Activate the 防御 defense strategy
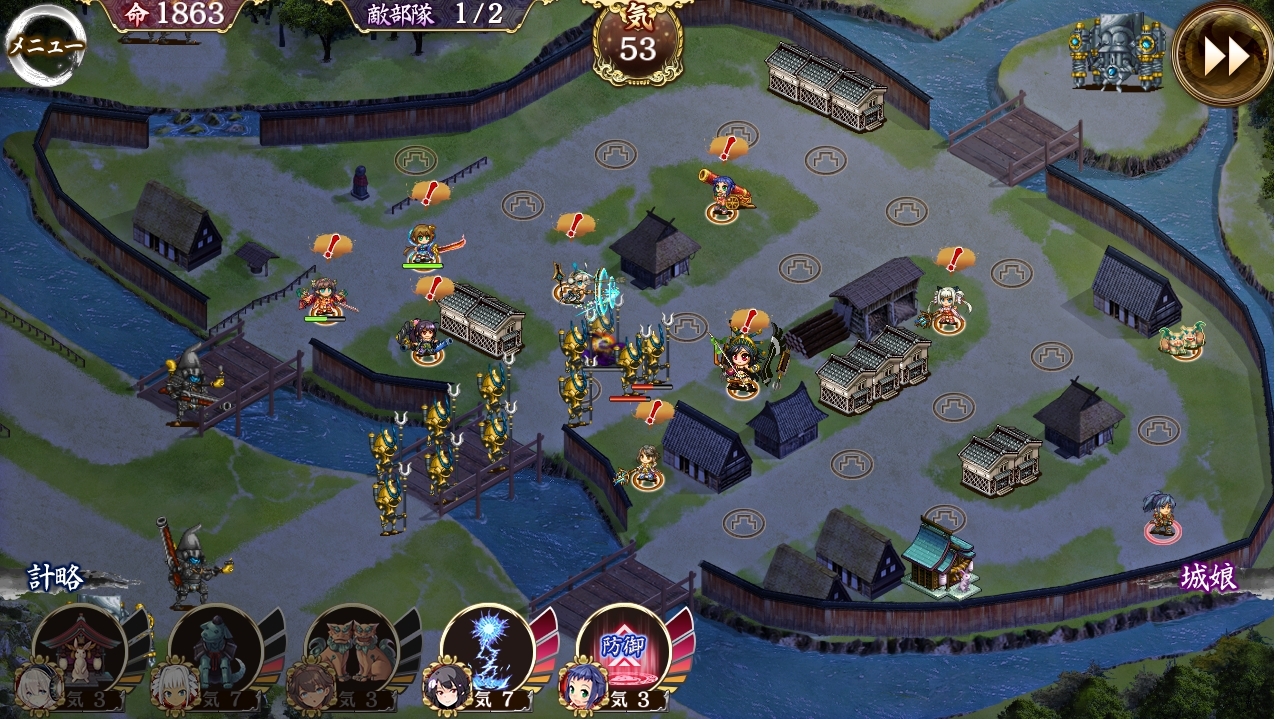This screenshot has width=1275, height=719. click(622, 648)
